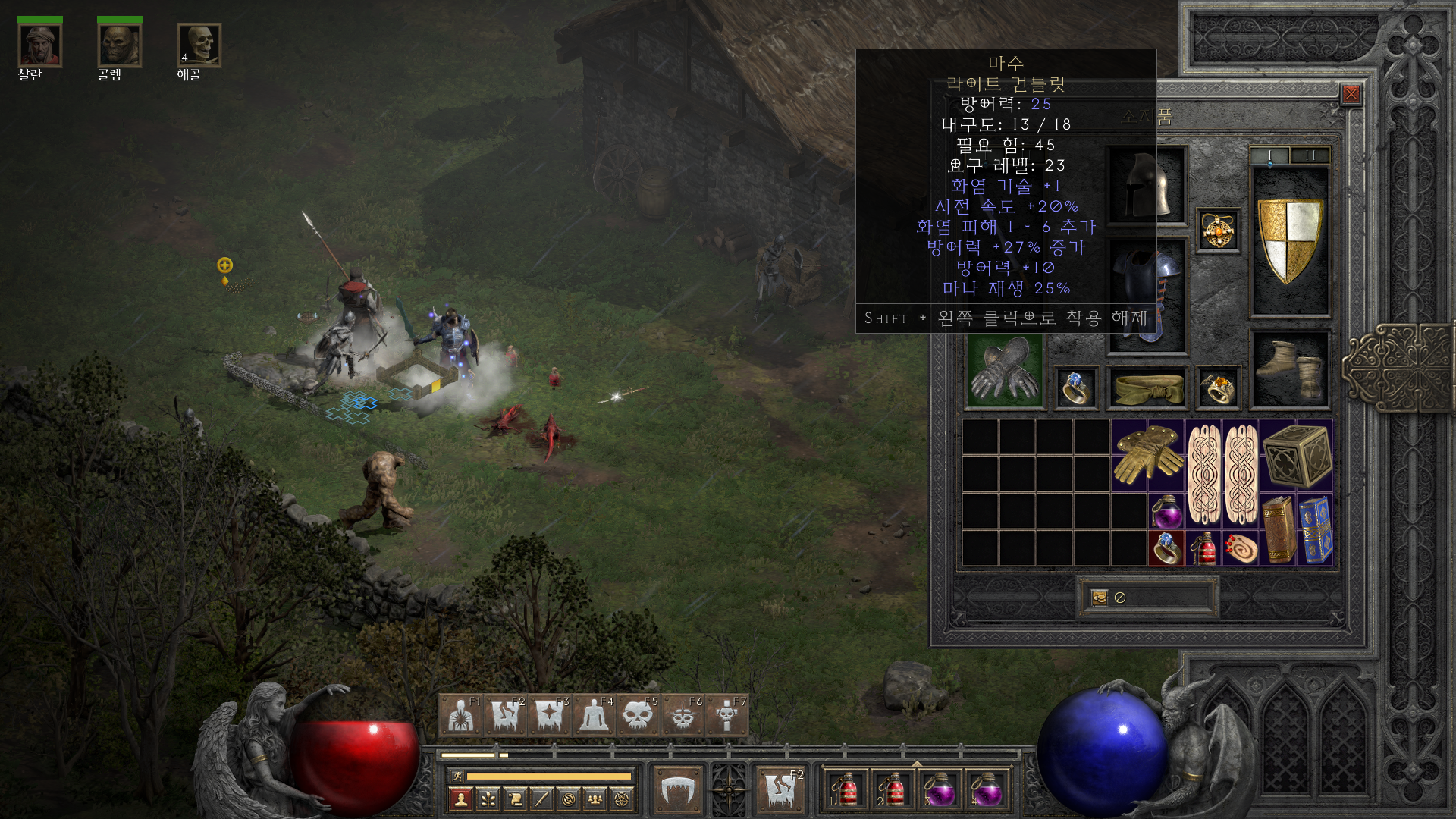The image size is (1456, 819).
Task: Open the skill tree leaf icon
Action: pos(488,799)
